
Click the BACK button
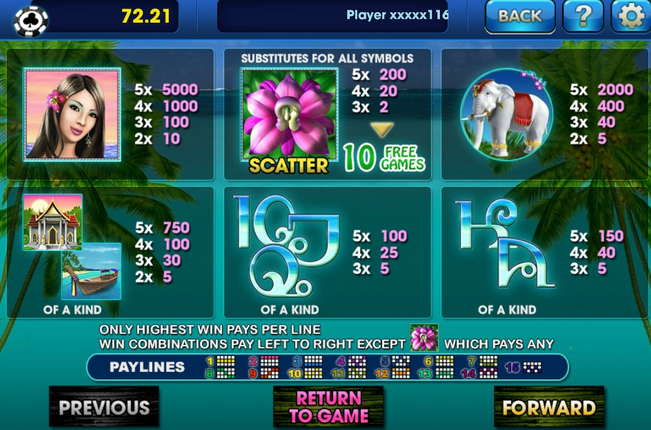pos(519,16)
